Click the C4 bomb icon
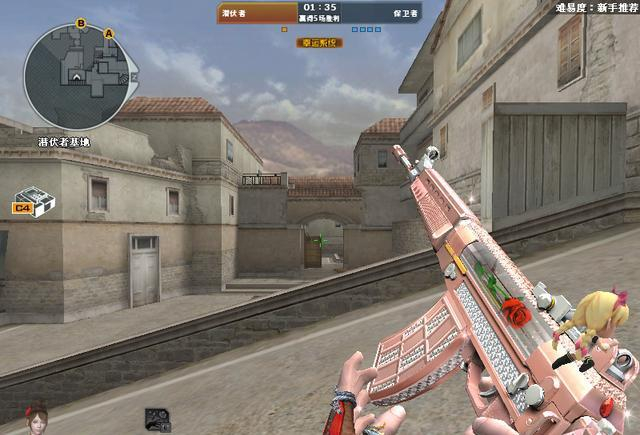Screen dimensions: 640x435 click(34, 203)
